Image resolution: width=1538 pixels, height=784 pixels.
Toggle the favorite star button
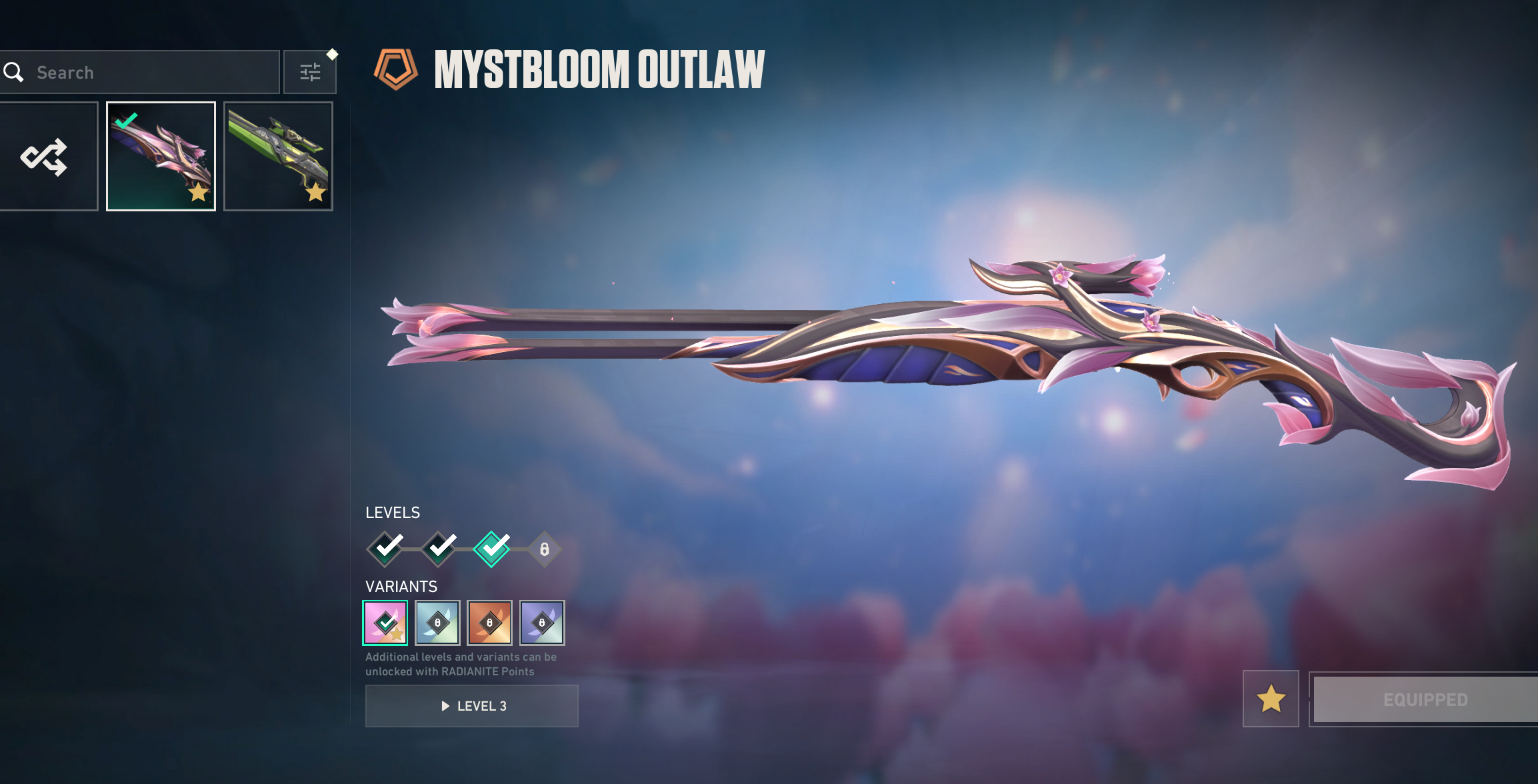1271,699
